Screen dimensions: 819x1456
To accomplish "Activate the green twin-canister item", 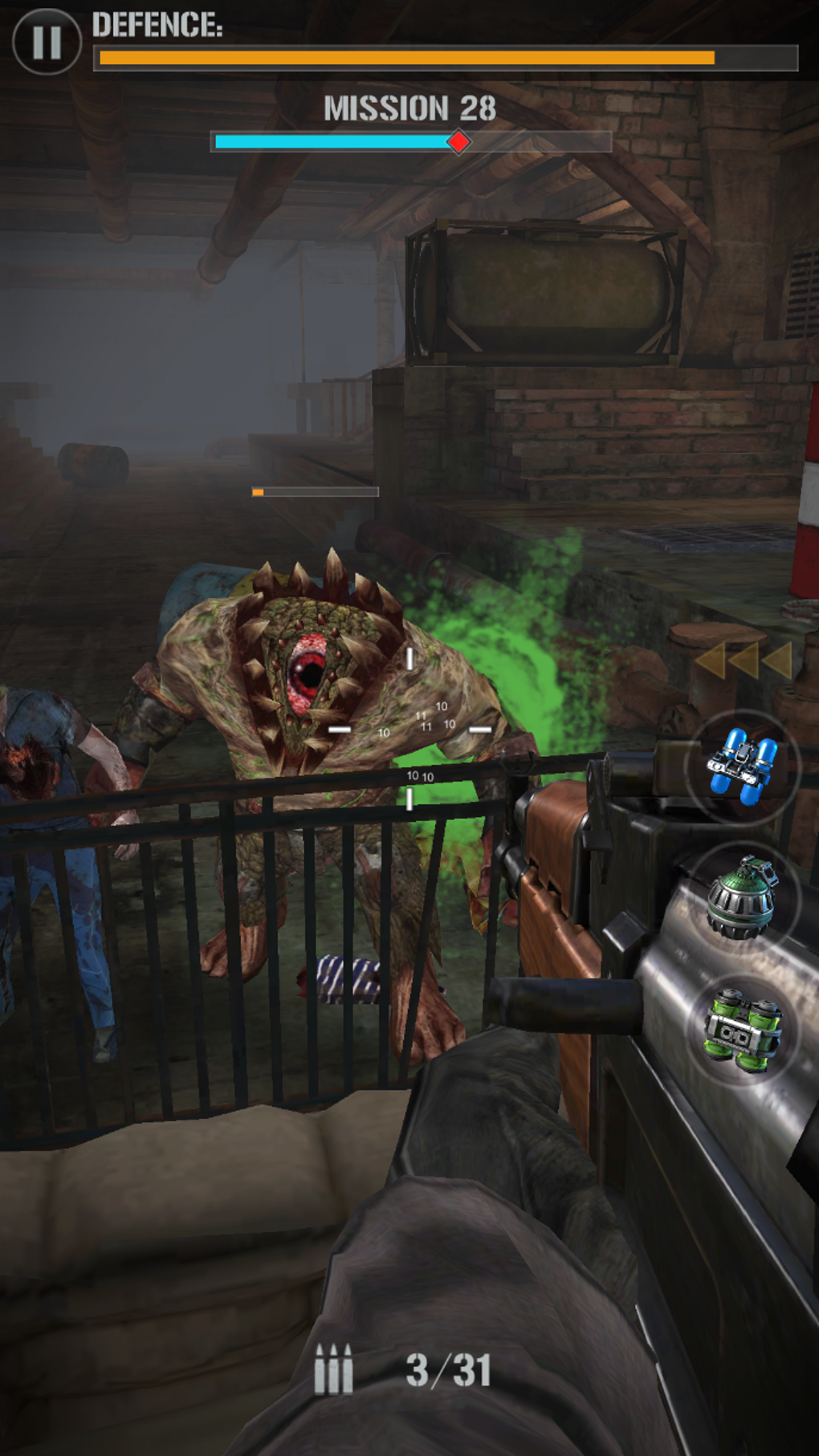I will [742, 1031].
